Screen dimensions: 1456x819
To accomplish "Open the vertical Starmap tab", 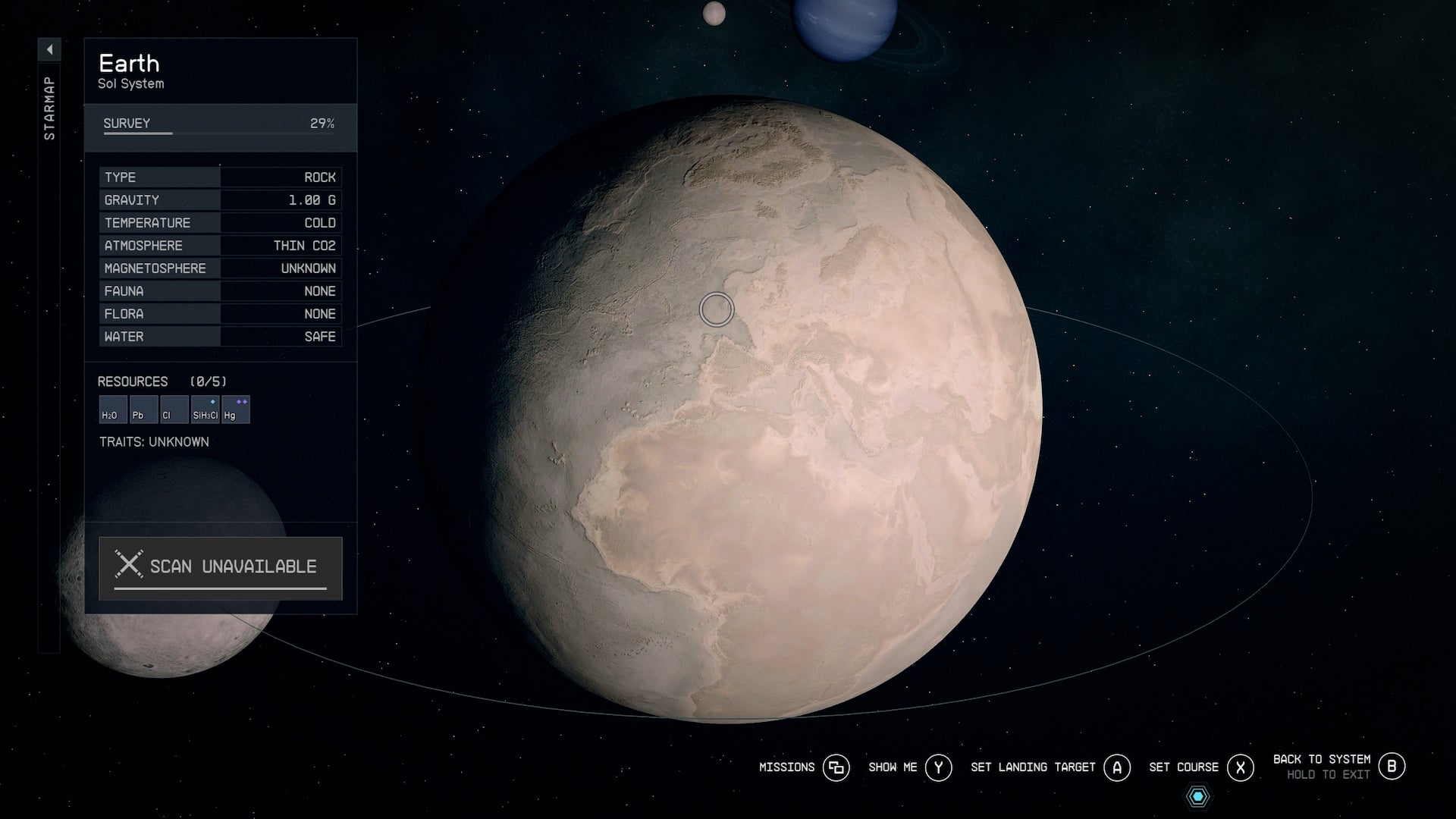I will coord(49,108).
